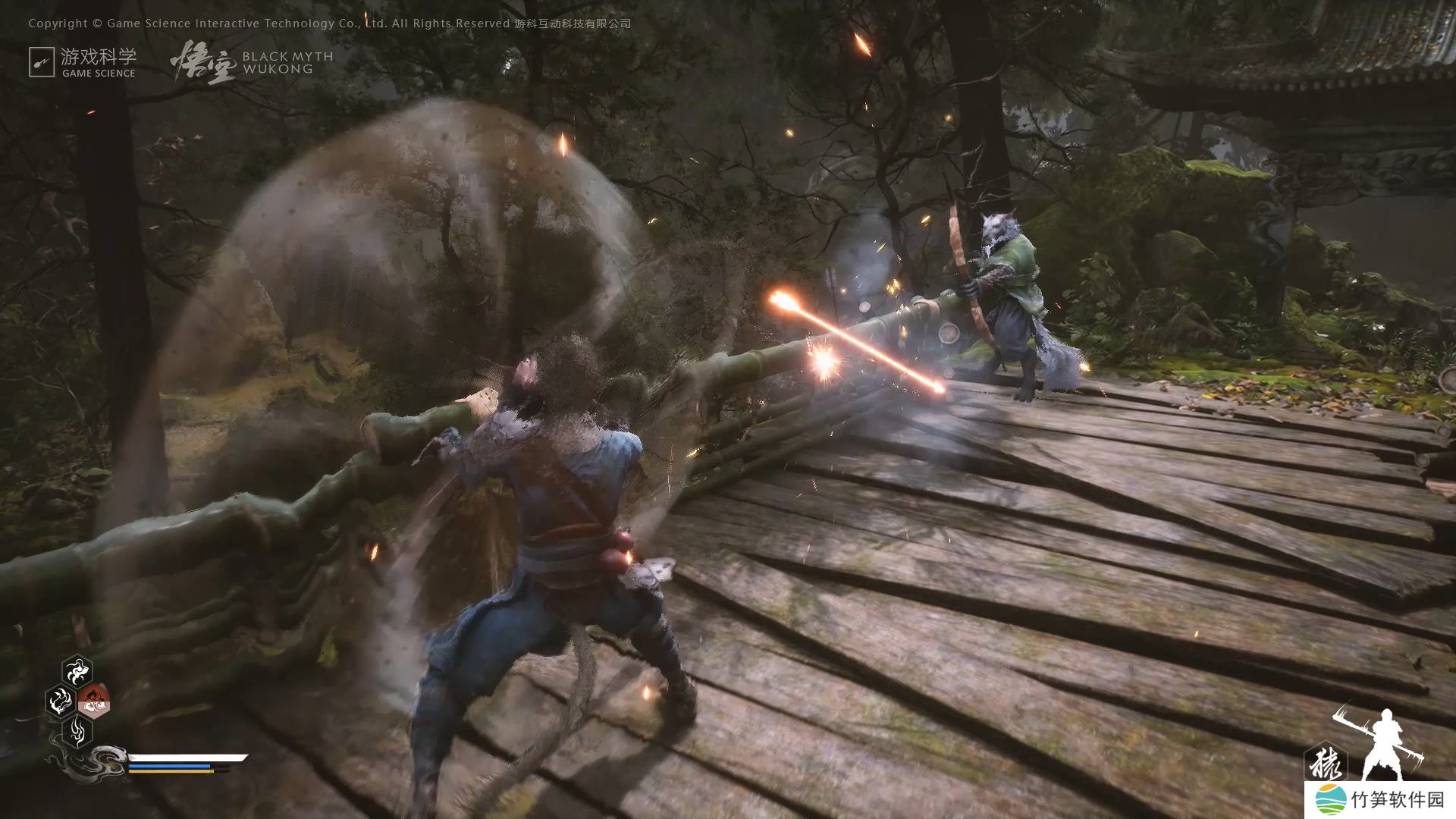Open the 竹笋软件园 watermark logo

click(x=1380, y=800)
